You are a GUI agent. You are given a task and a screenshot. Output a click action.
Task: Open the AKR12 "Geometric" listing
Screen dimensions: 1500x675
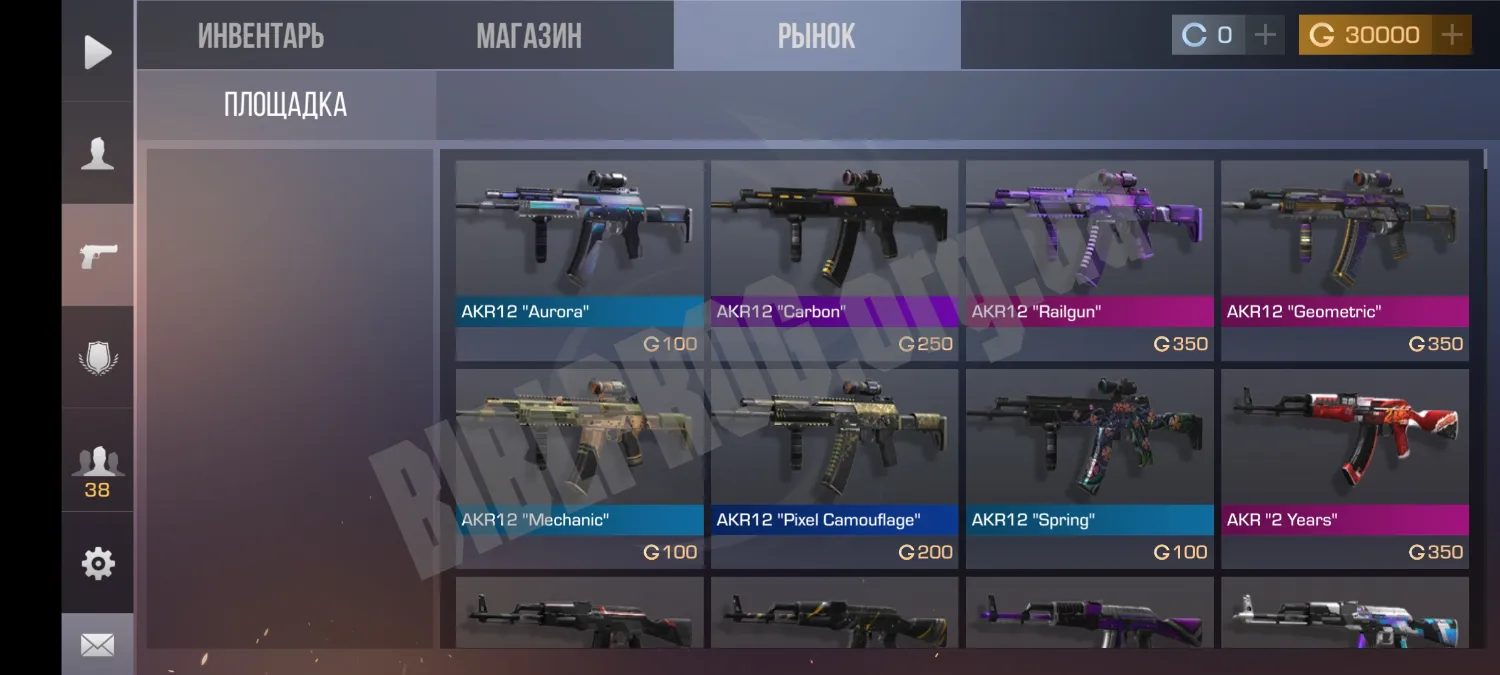tap(1344, 259)
